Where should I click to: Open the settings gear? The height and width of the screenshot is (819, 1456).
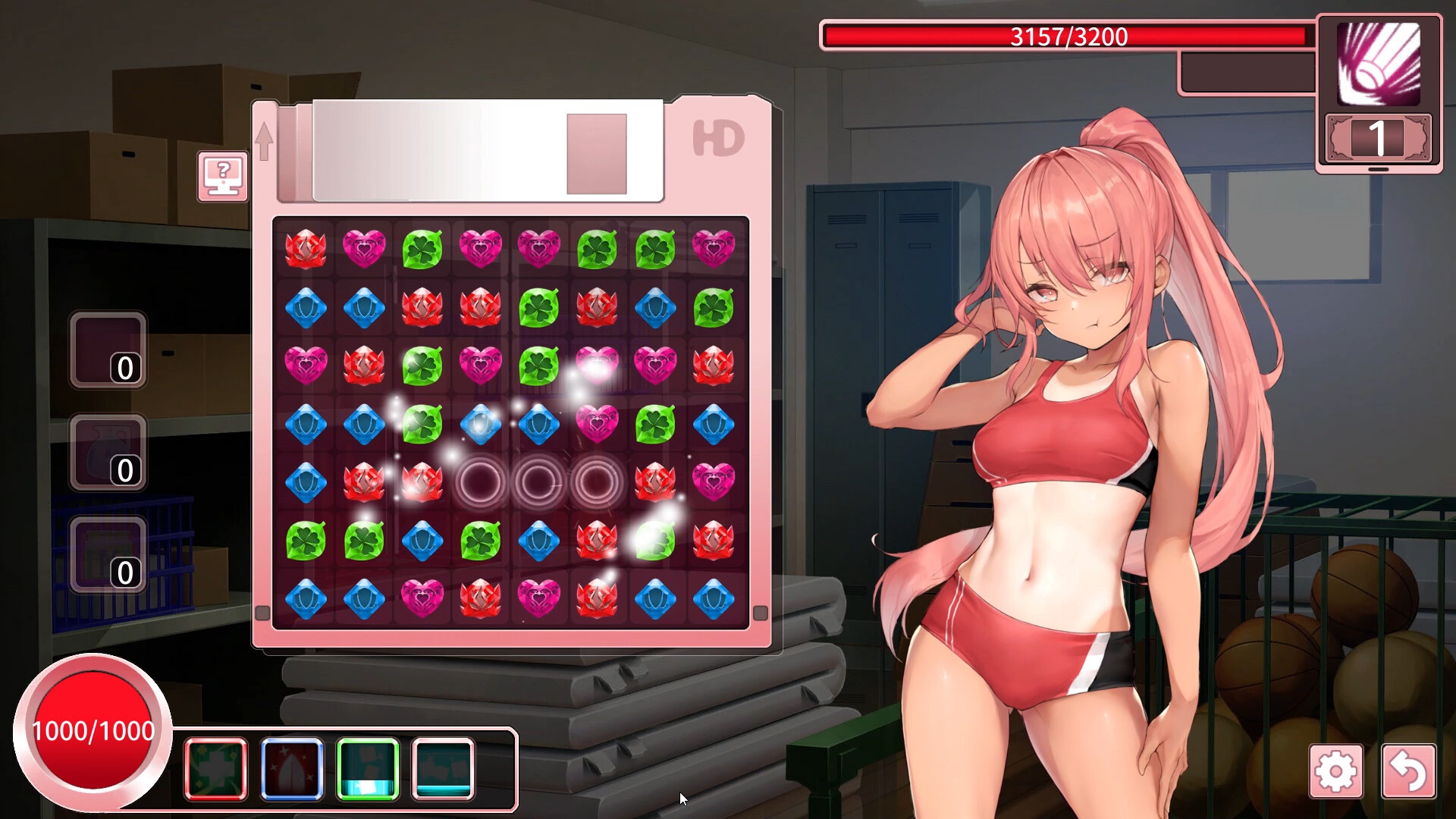pos(1338,771)
